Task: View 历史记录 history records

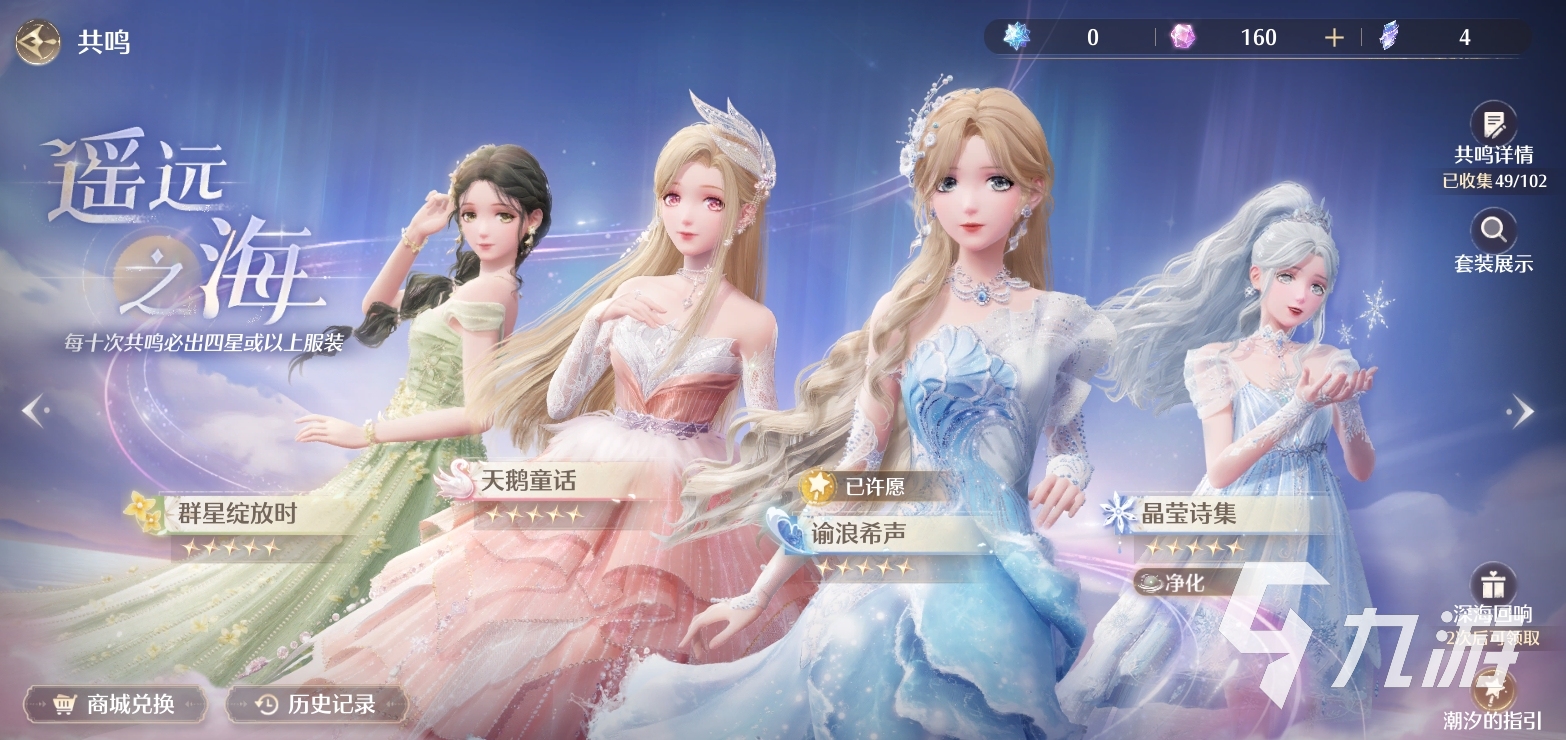Action: click(x=317, y=704)
